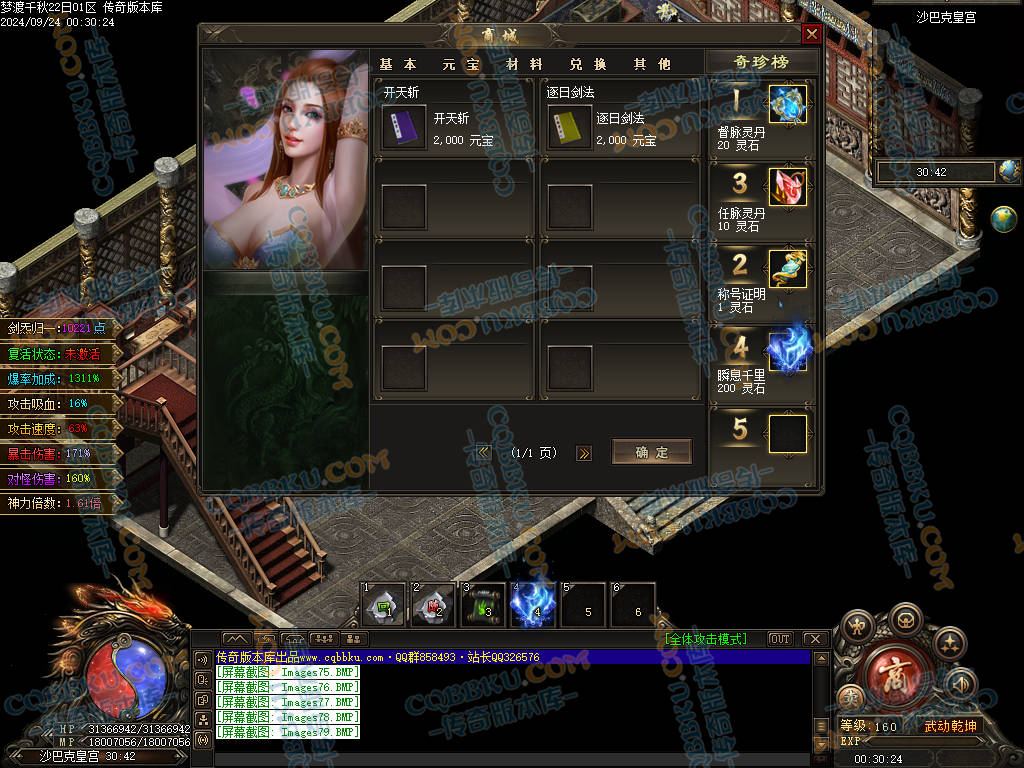Pick 瞬息千里 in the rare list
Image resolution: width=1024 pixels, height=768 pixels.
coord(787,350)
